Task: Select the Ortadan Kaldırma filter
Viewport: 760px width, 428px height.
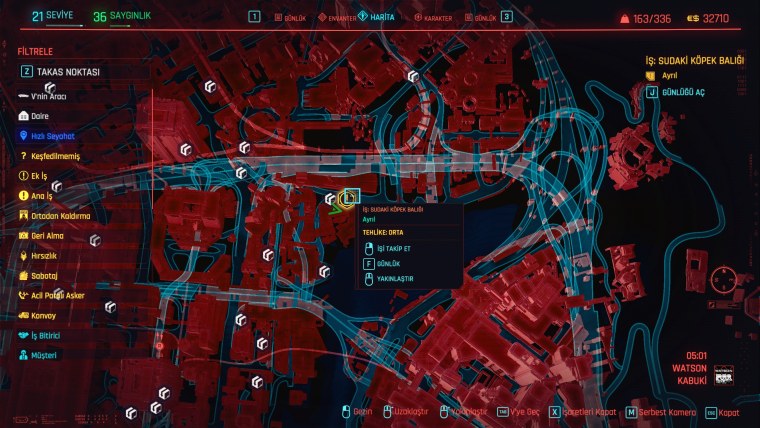Action: (x=60, y=216)
